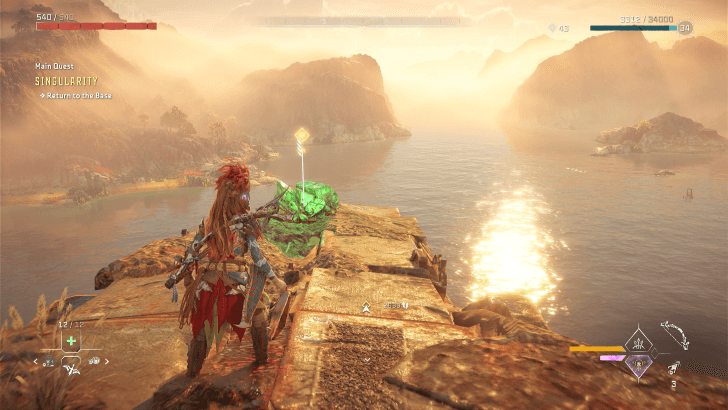Cycle tools with the right arrow
Screen dimensions: 728x410
pyautogui.click(x=106, y=362)
